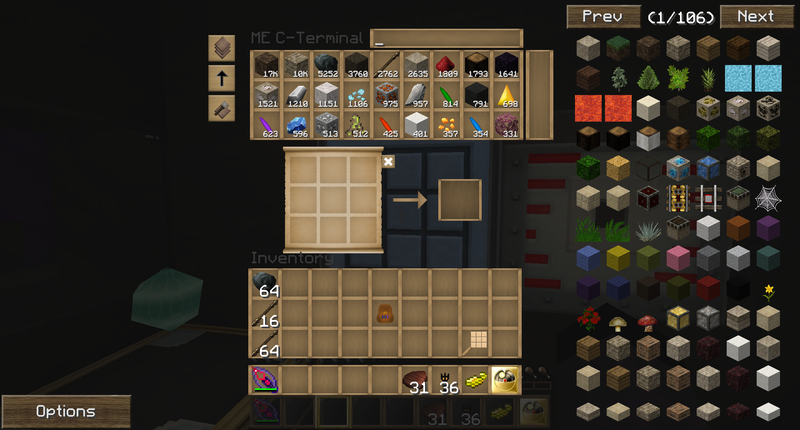Toggle the up-arrow sort direction button
Screen dimensions: 800x430
(222, 78)
